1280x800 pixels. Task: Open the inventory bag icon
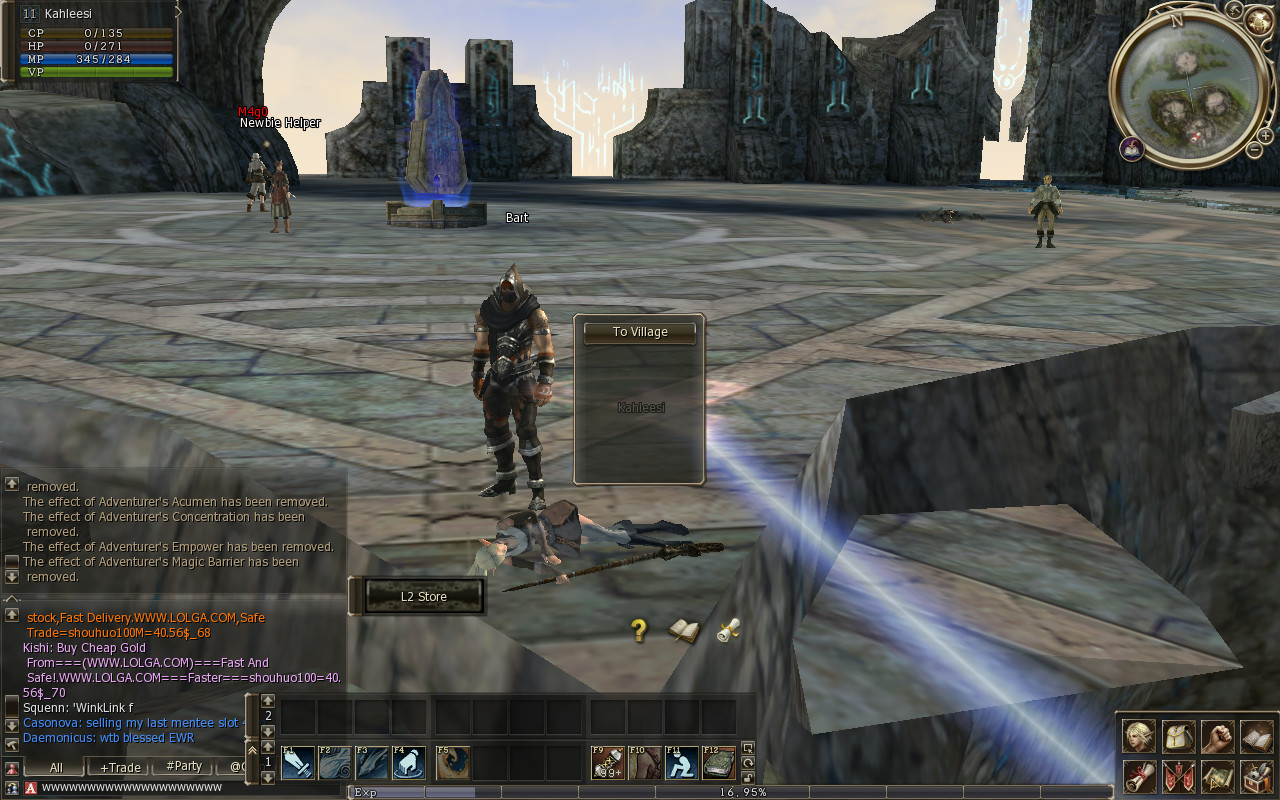tap(1178, 737)
